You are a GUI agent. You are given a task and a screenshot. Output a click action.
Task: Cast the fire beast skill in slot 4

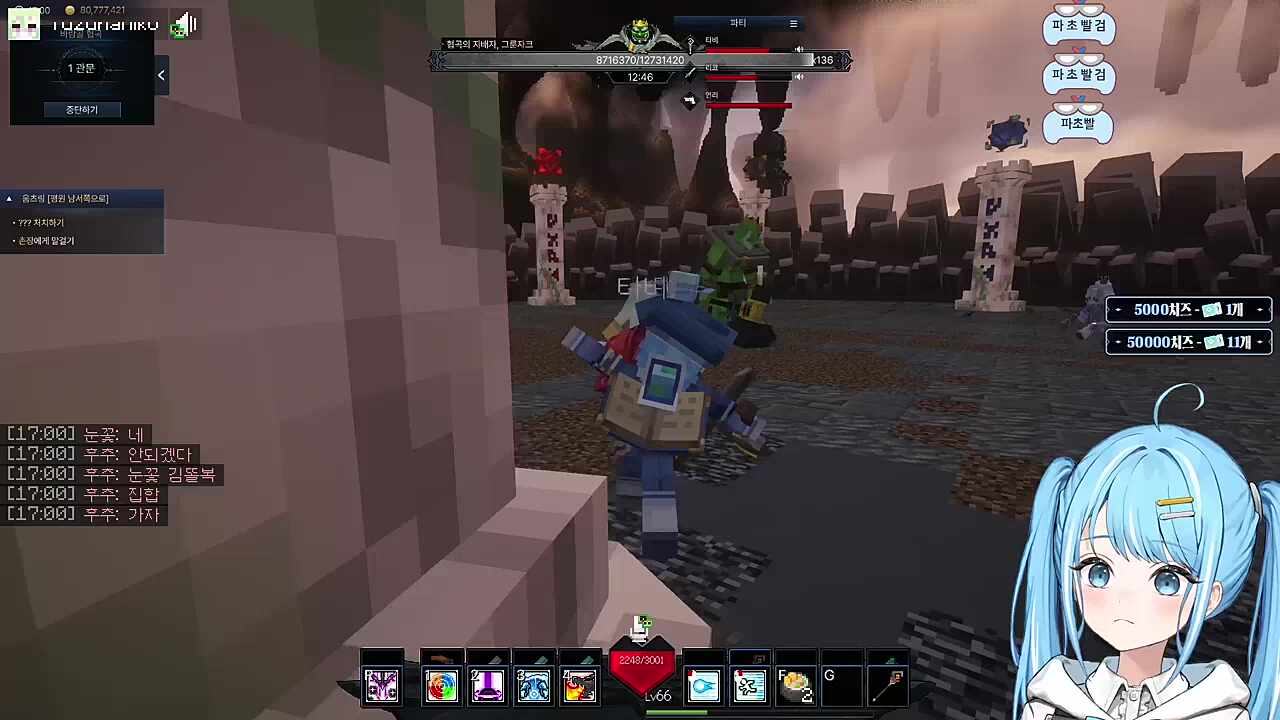pos(580,685)
